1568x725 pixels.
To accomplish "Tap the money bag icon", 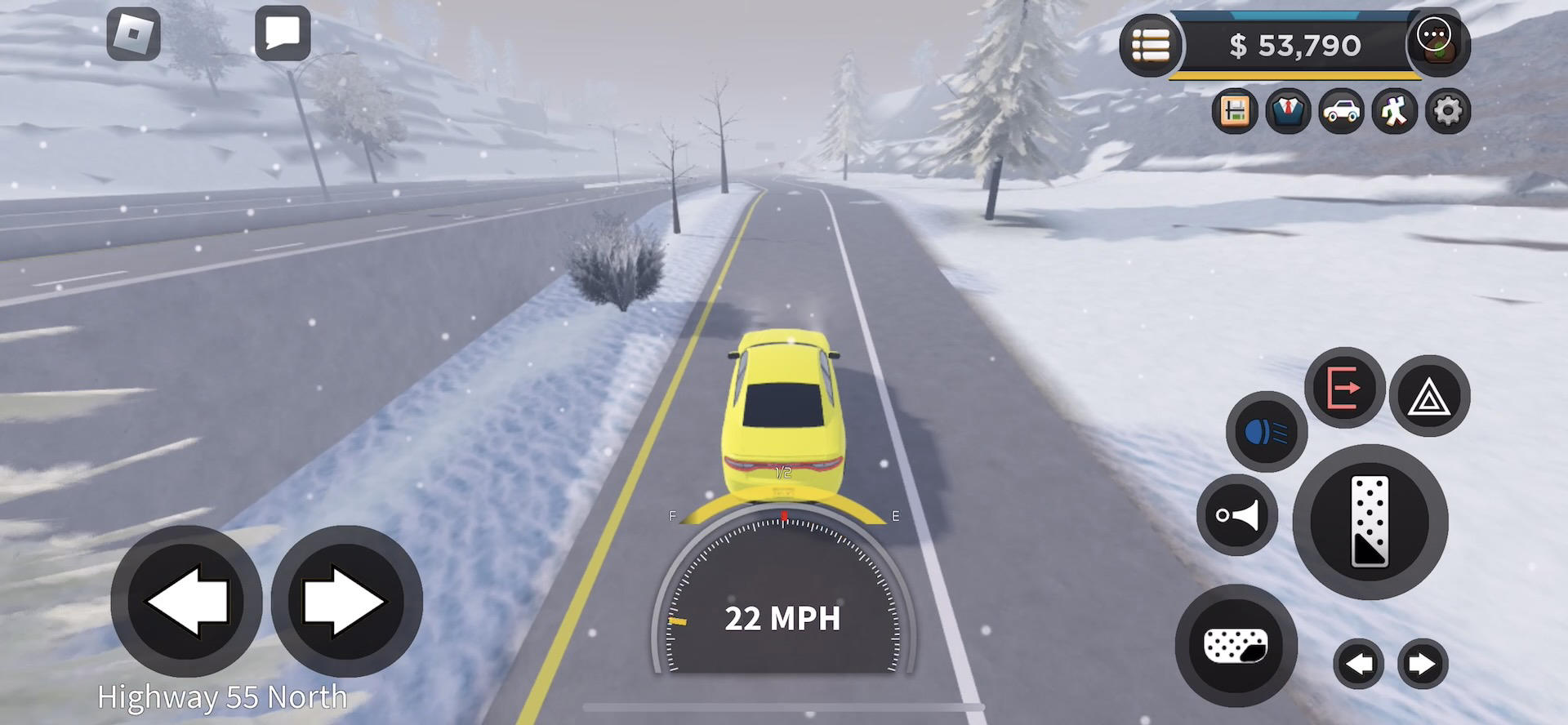I will (x=1436, y=44).
